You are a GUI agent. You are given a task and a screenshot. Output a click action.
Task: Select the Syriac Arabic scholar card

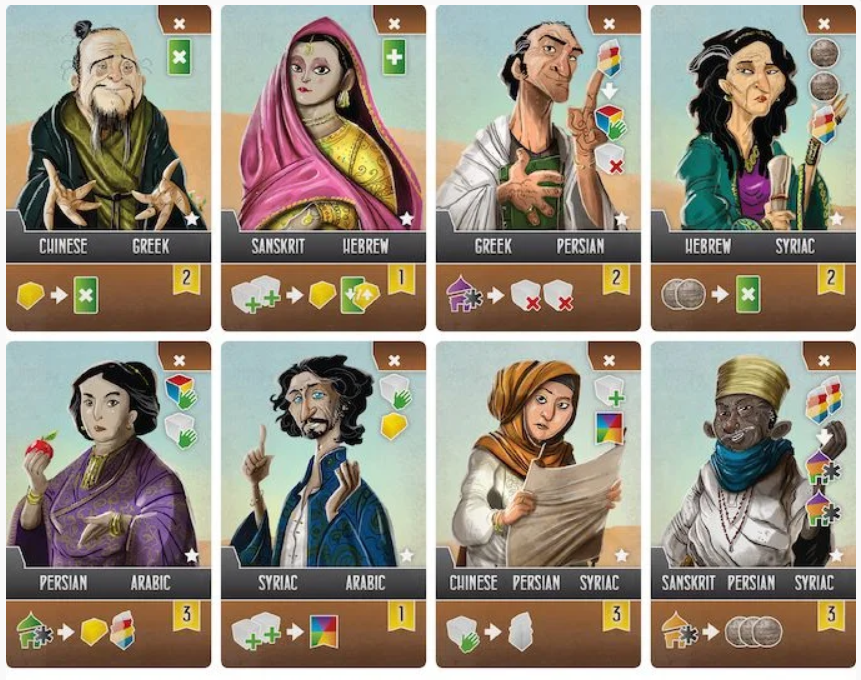[x=323, y=504]
